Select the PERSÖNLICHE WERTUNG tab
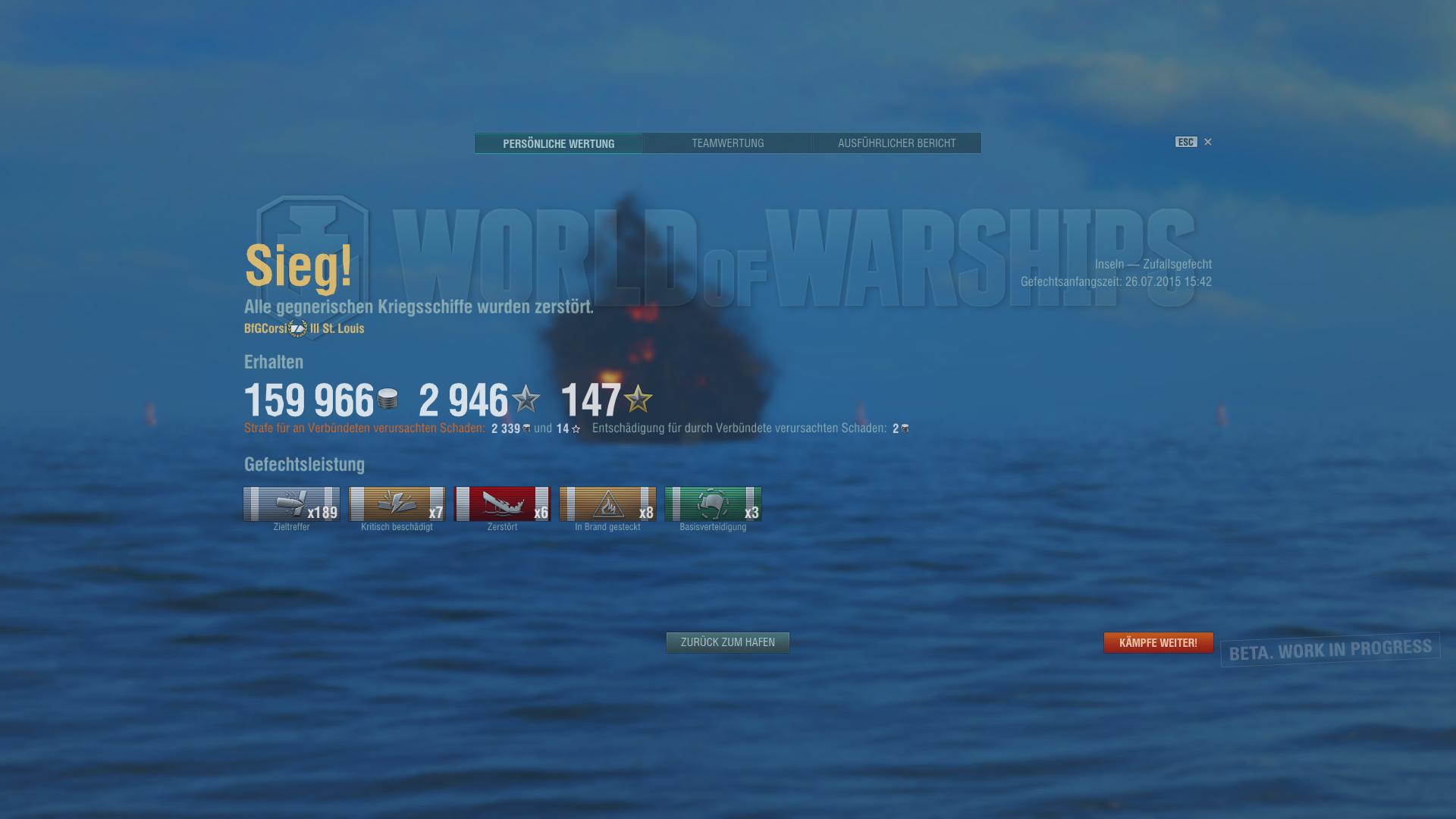Screen dimensions: 1456x819 [559, 143]
